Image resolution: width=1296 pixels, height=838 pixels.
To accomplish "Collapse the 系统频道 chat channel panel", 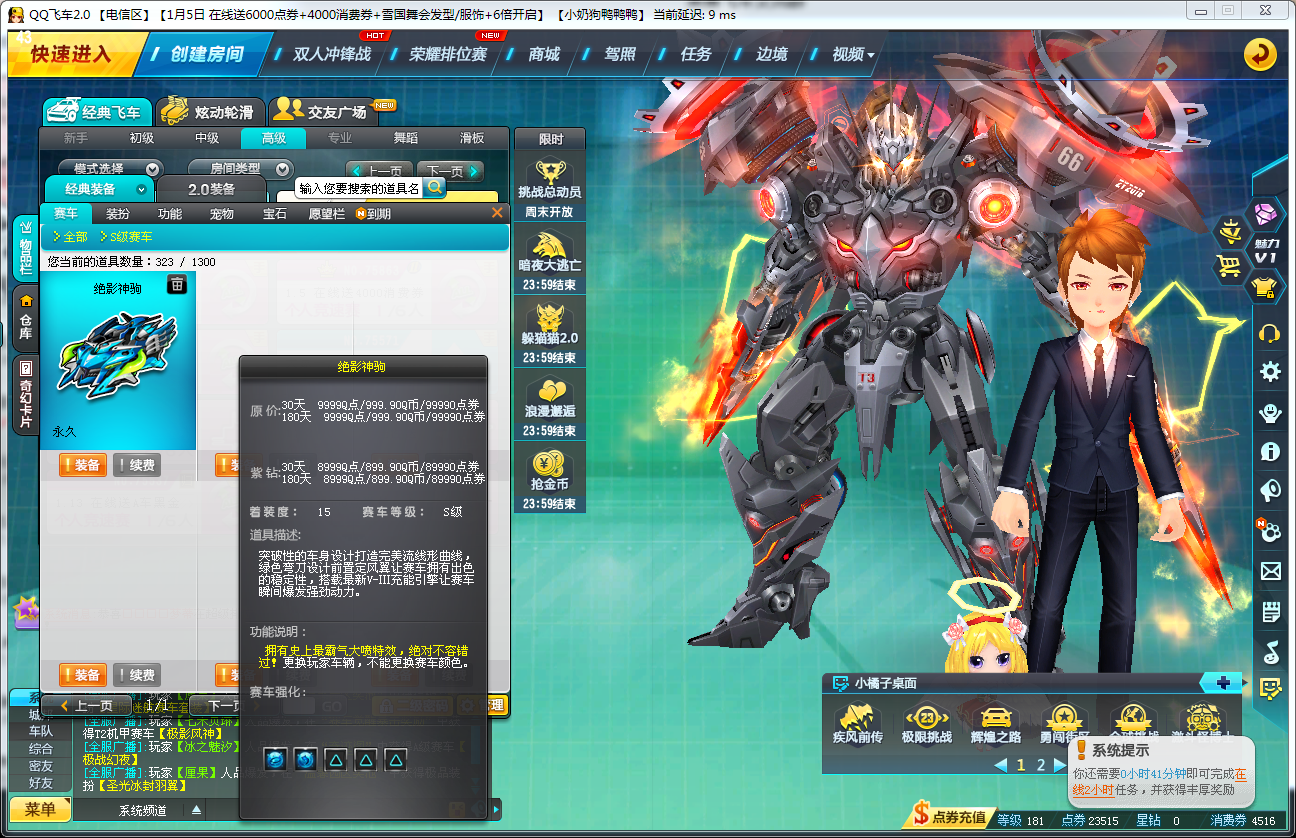I will pos(196,809).
